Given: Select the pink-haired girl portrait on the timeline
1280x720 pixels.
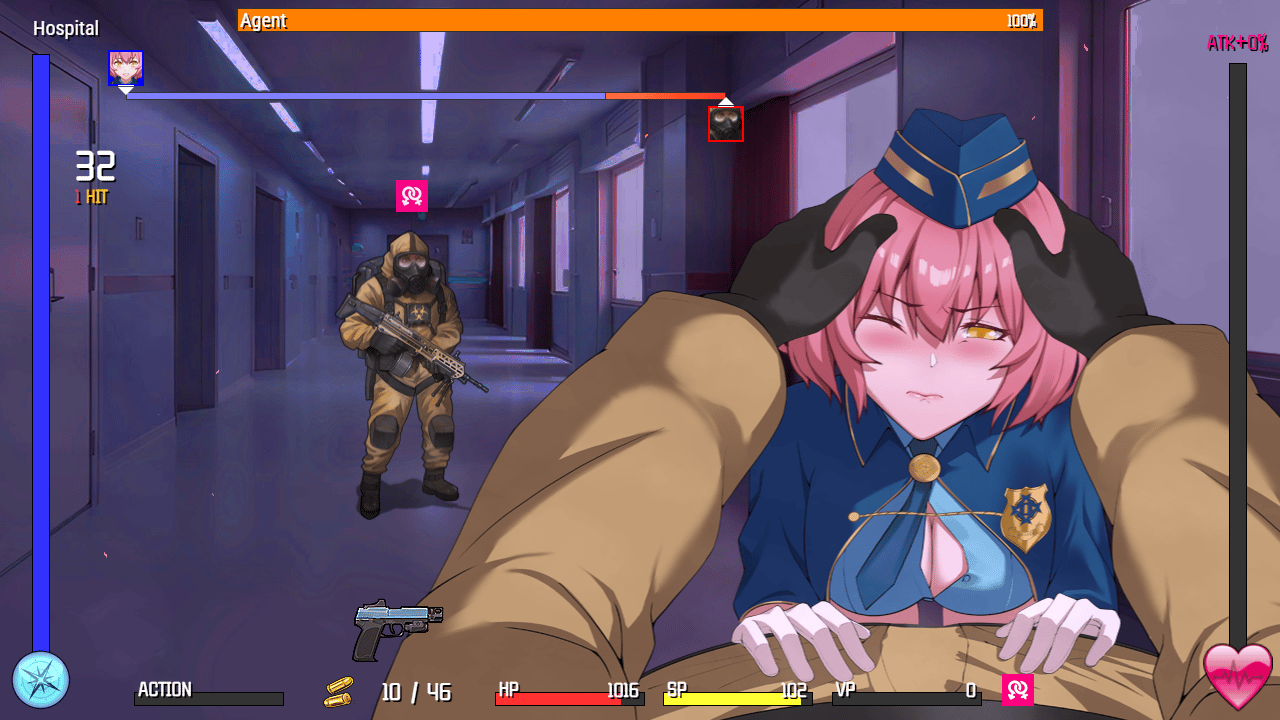Looking at the screenshot, I should coord(126,68).
